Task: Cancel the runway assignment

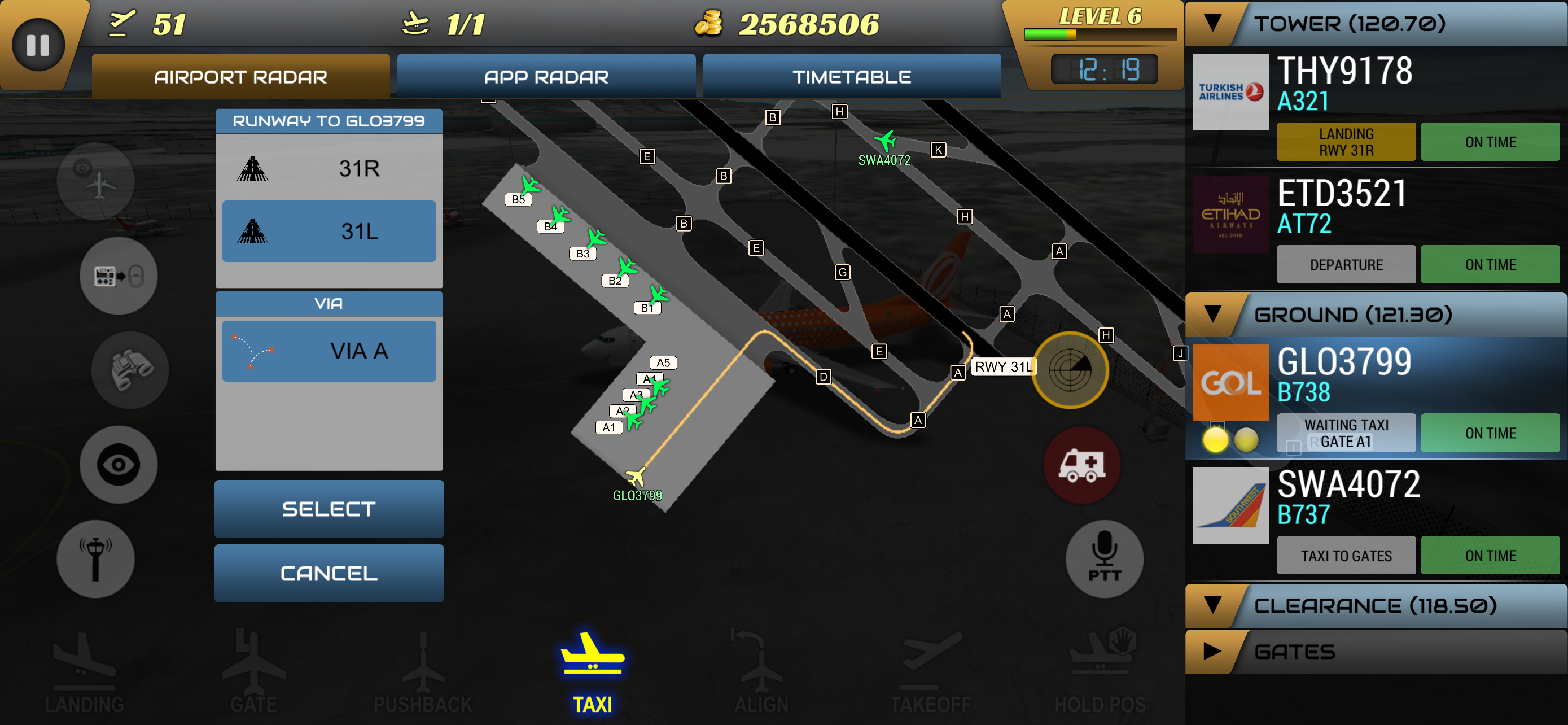Action: (328, 572)
